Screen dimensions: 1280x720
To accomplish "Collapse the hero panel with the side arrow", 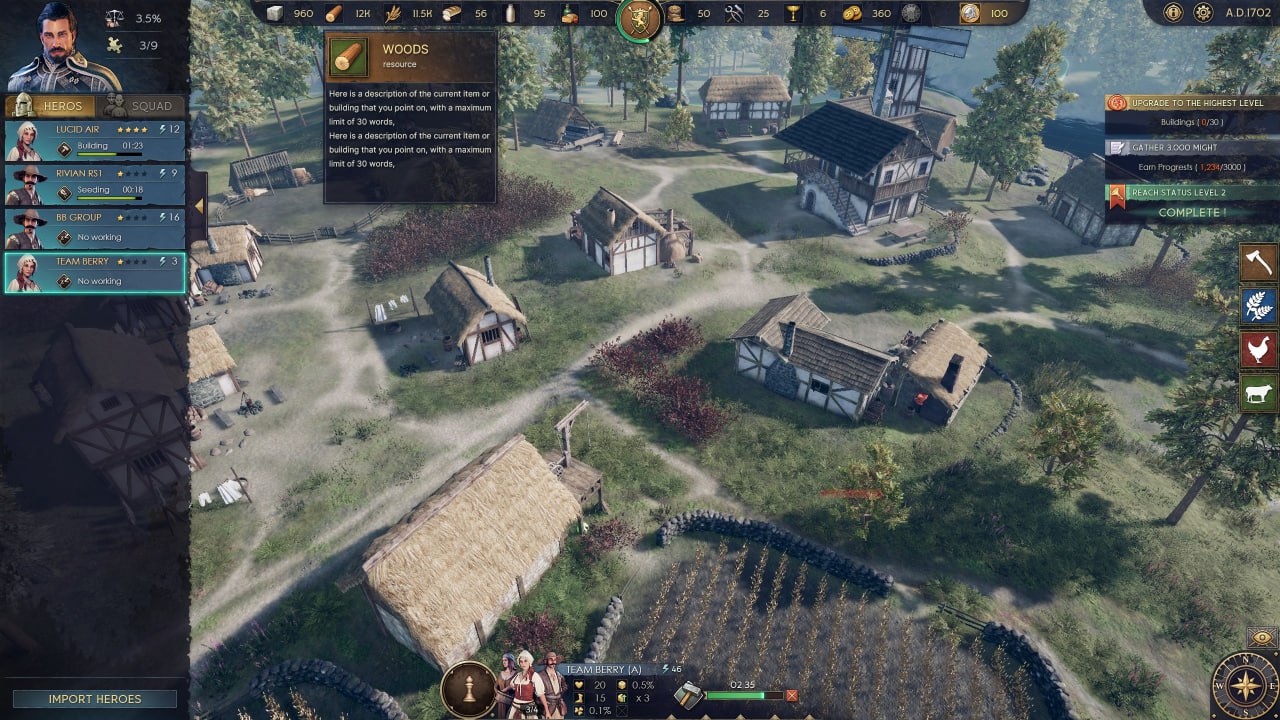I will [x=199, y=203].
